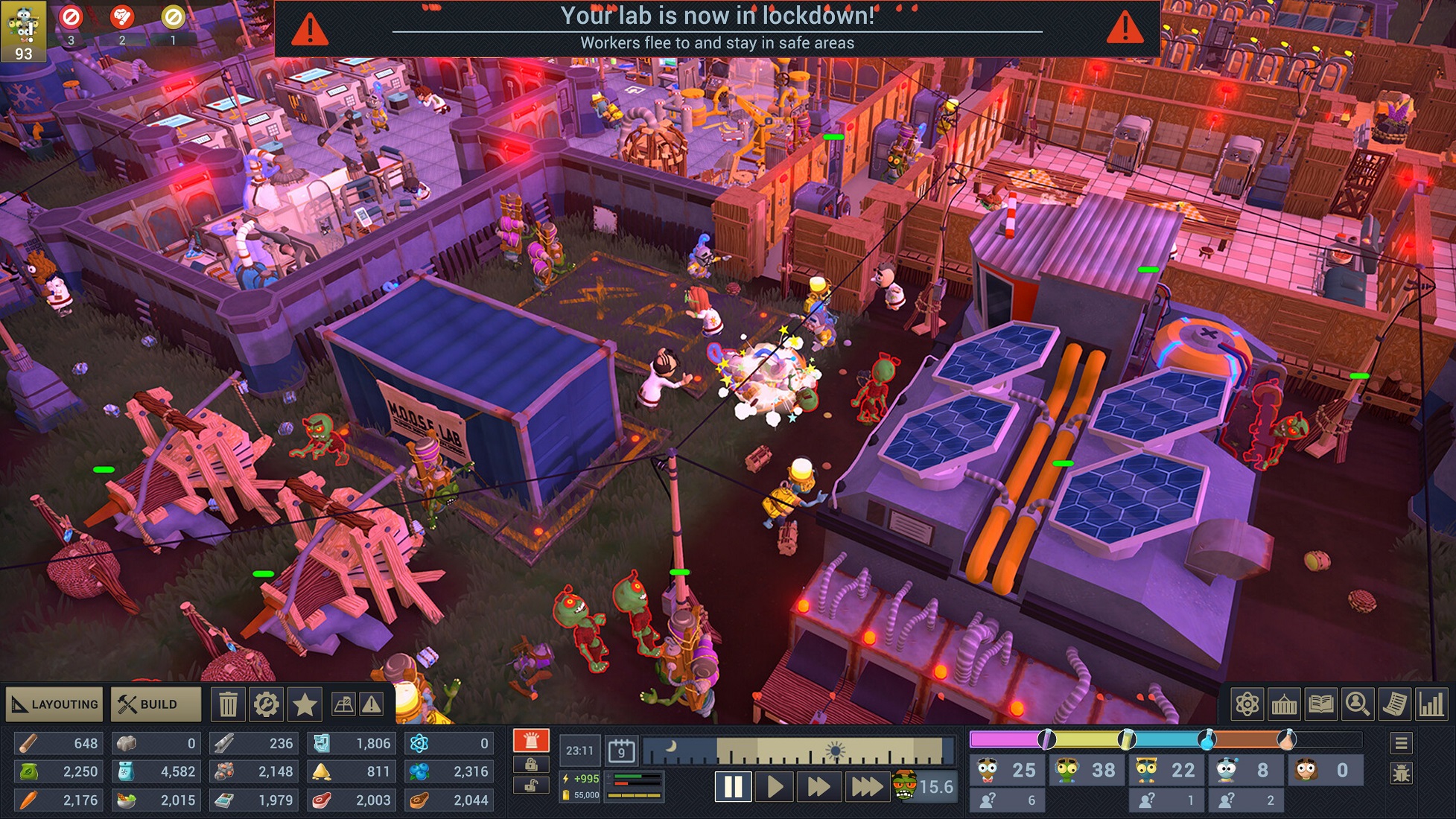The height and width of the screenshot is (819, 1456).
Task: Set game speed to triple fast-forward
Action: coord(866,786)
